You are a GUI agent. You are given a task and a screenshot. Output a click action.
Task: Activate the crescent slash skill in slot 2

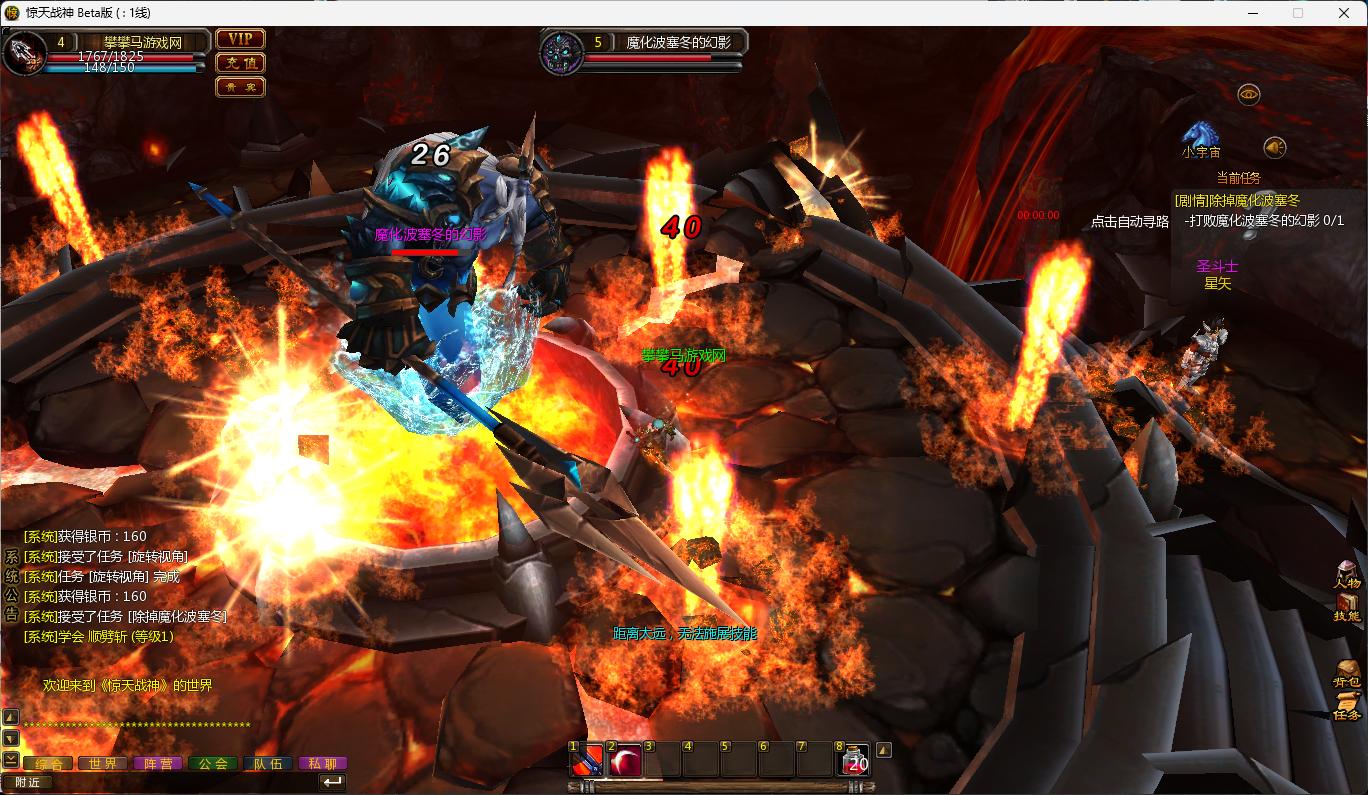625,761
